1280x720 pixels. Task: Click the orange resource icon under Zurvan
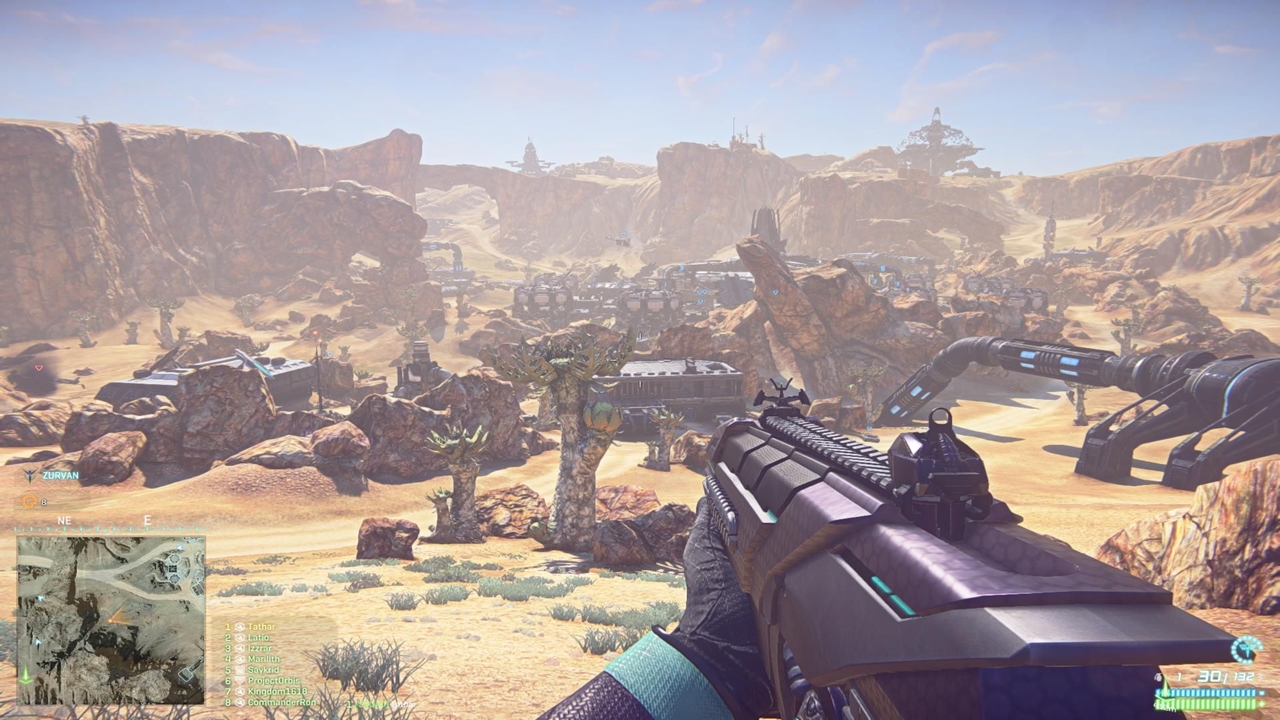point(30,501)
